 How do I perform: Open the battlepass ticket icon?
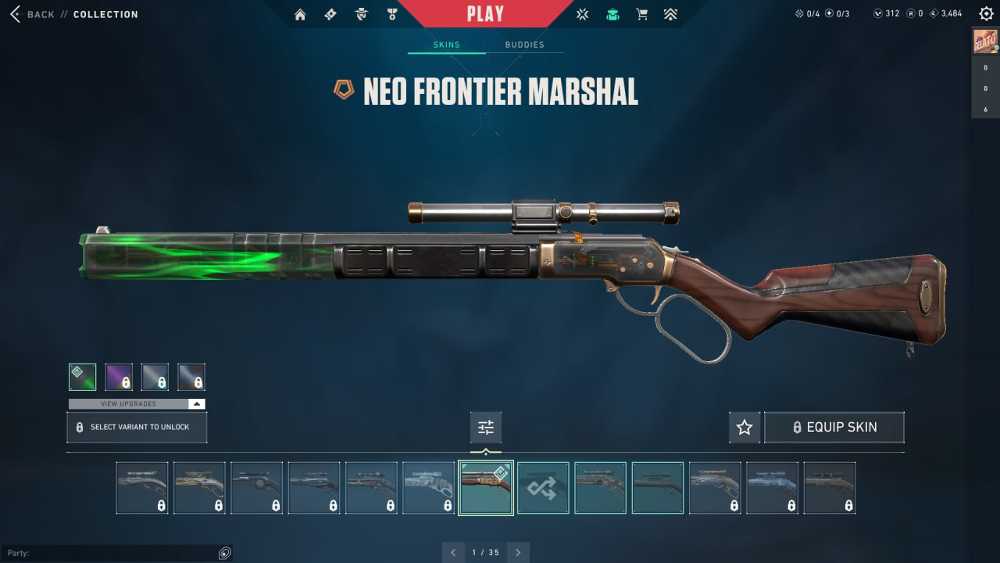pos(330,14)
